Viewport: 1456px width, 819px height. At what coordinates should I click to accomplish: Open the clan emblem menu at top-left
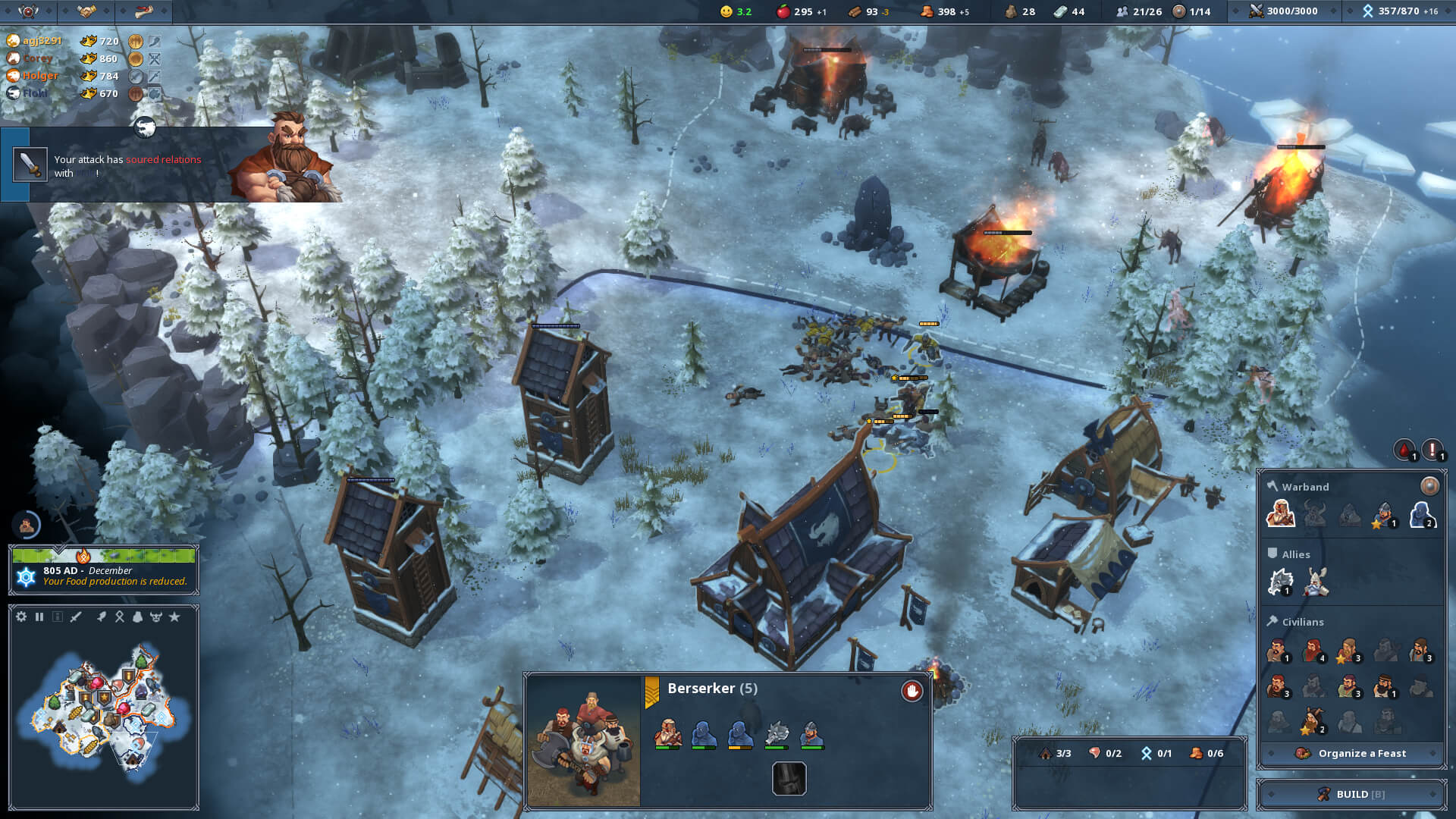click(x=28, y=11)
